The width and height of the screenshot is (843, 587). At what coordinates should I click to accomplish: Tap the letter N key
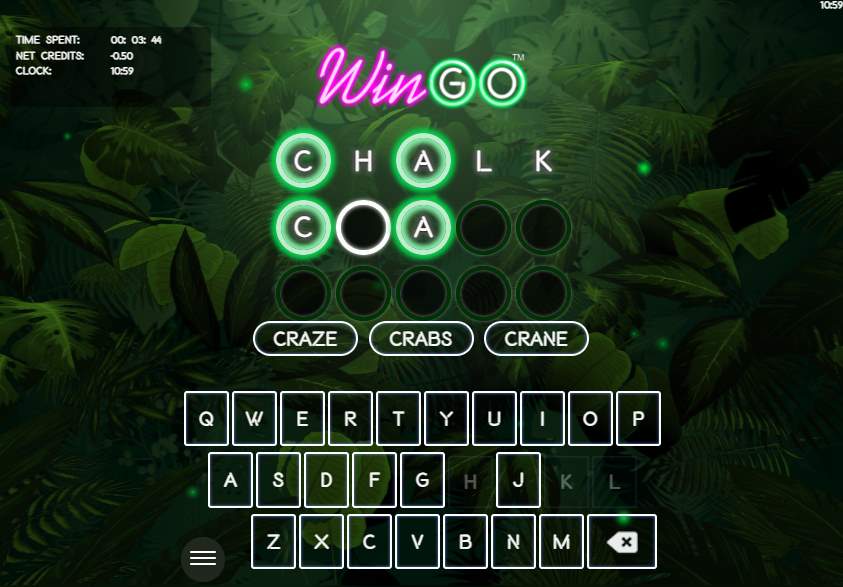[x=514, y=542]
